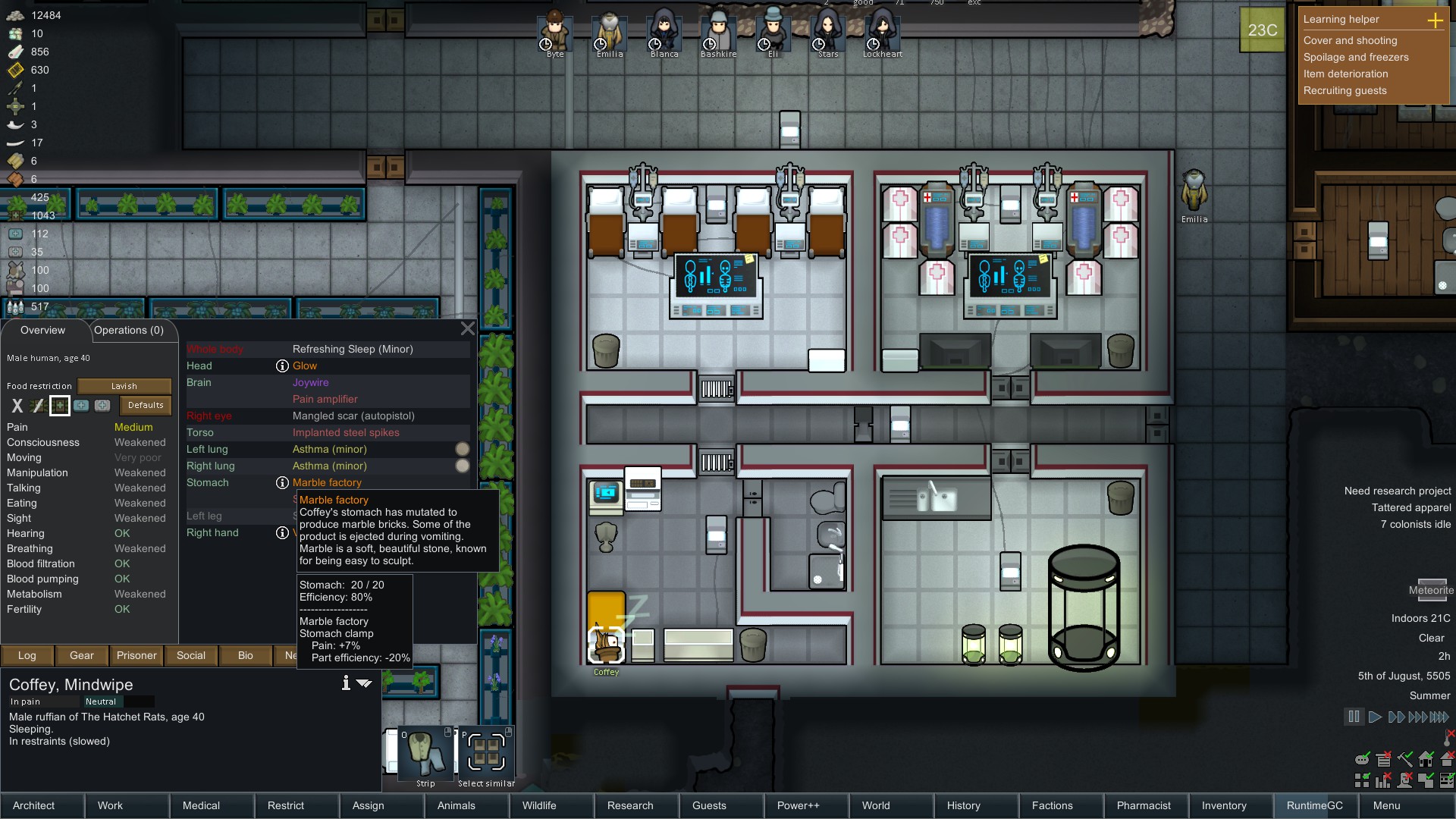Open the Recruiting guests lesson
The image size is (1456, 819).
pos(1346,90)
